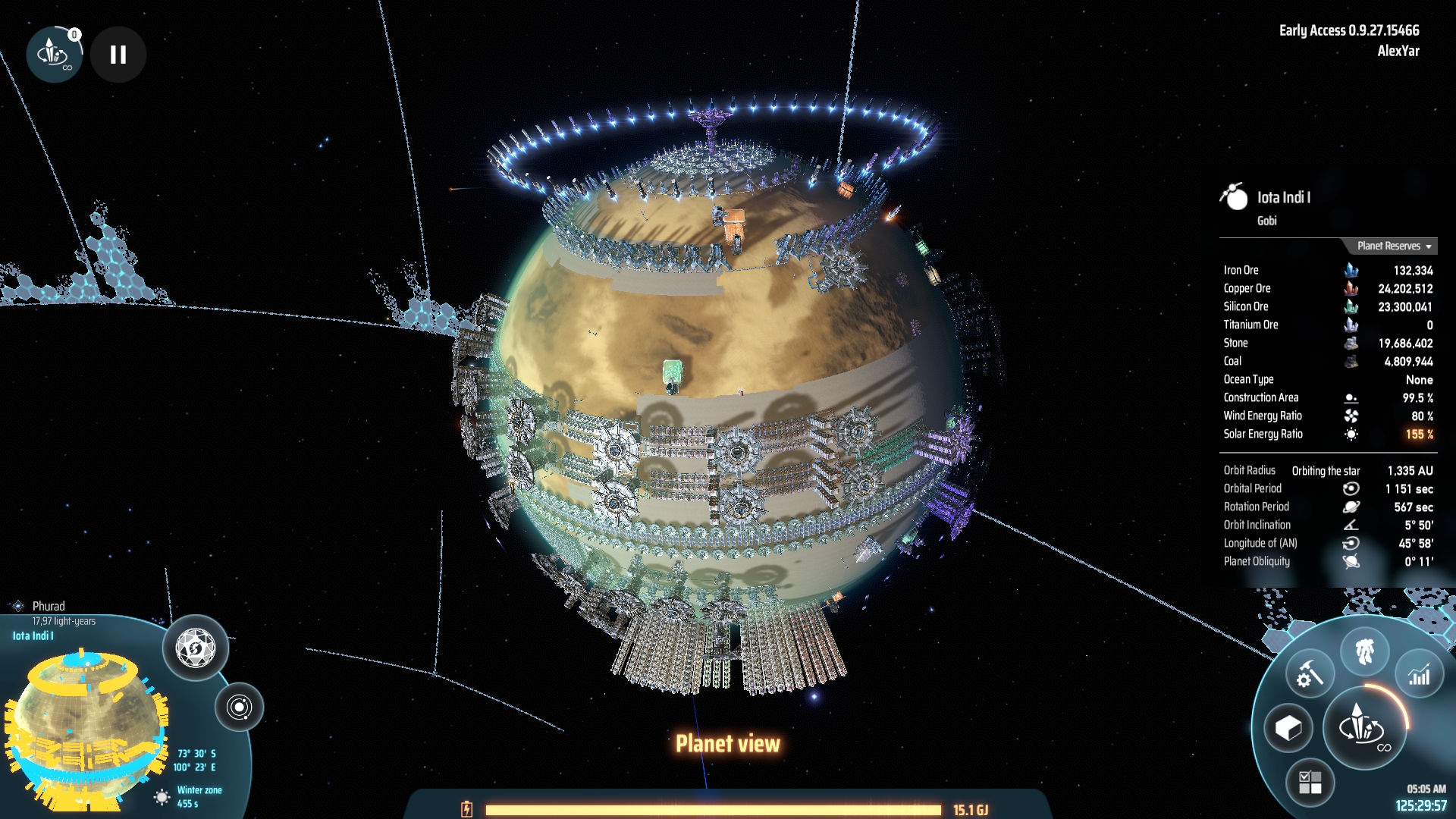This screenshot has height=819, width=1456.
Task: Switch to the star map orbit button
Action: (239, 708)
